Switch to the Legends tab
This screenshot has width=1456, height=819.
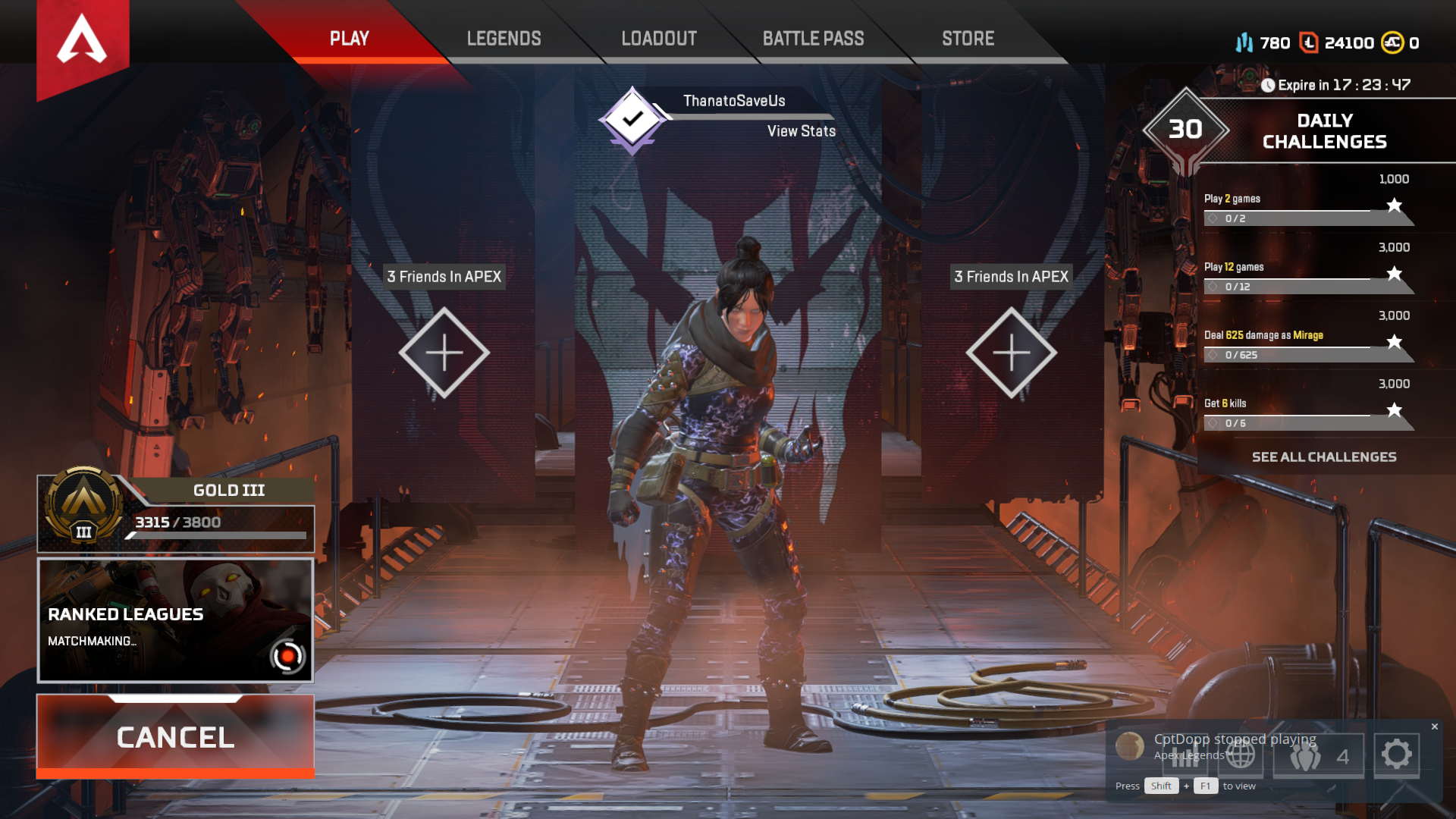[x=504, y=39]
